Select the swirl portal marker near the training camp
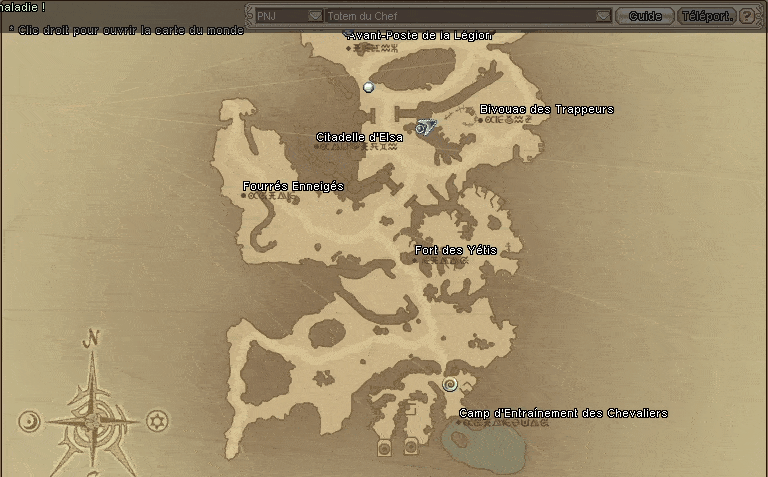The height and width of the screenshot is (477, 768). click(450, 385)
